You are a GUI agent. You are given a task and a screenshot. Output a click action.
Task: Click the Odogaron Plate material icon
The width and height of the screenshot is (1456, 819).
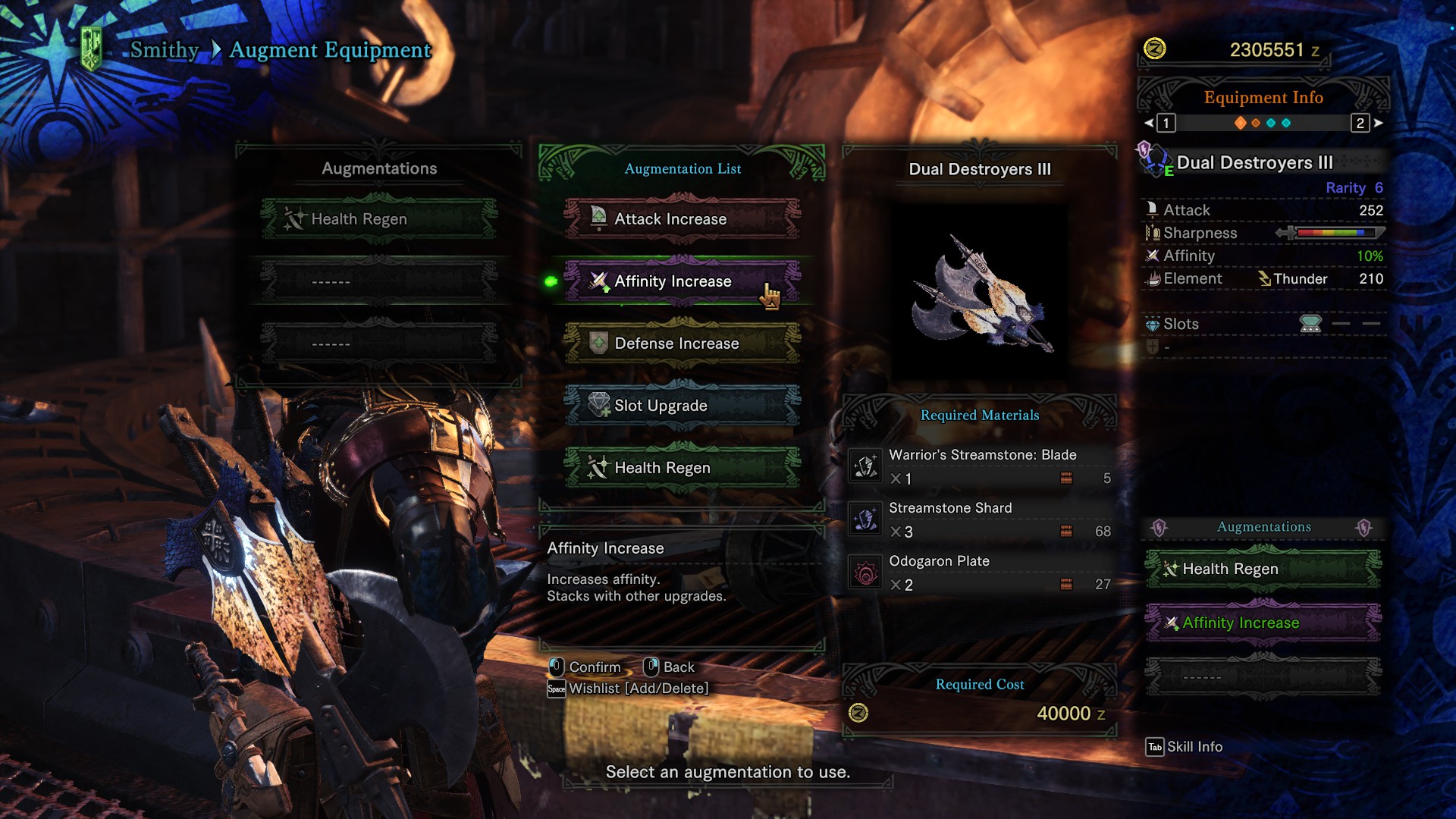865,573
